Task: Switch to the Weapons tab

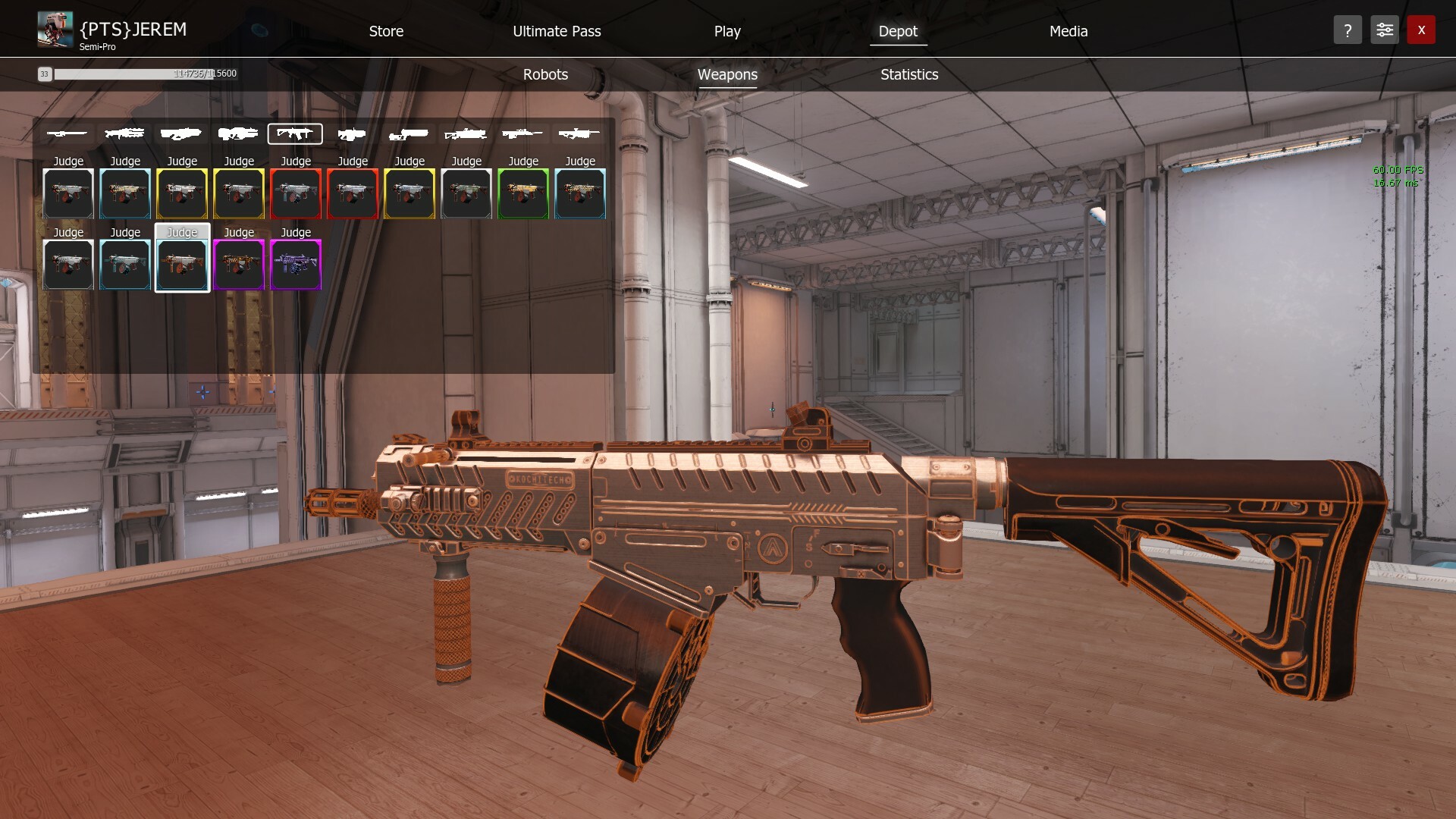Action: click(x=727, y=74)
